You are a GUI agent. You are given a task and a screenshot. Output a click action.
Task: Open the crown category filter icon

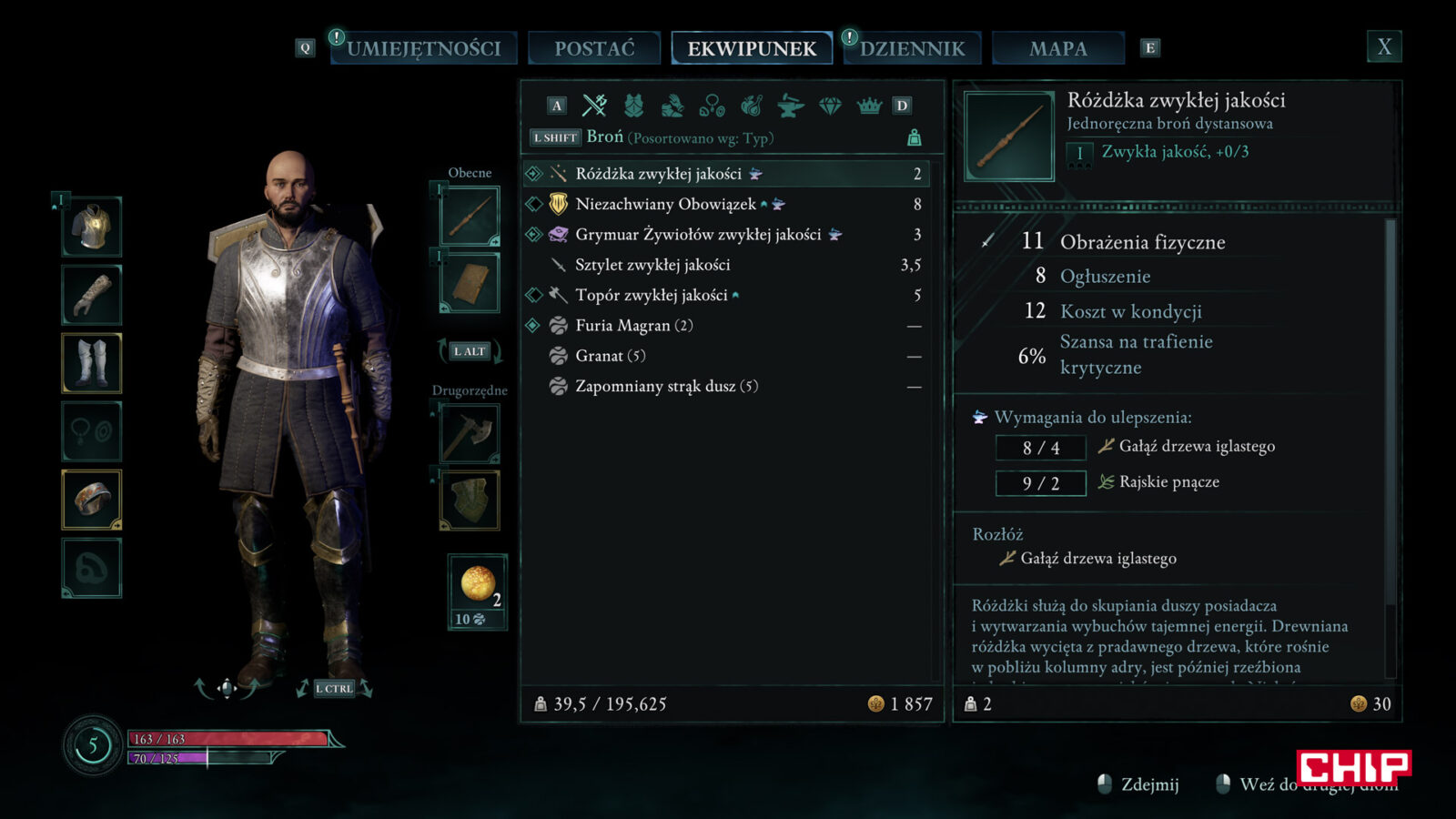pos(869,106)
